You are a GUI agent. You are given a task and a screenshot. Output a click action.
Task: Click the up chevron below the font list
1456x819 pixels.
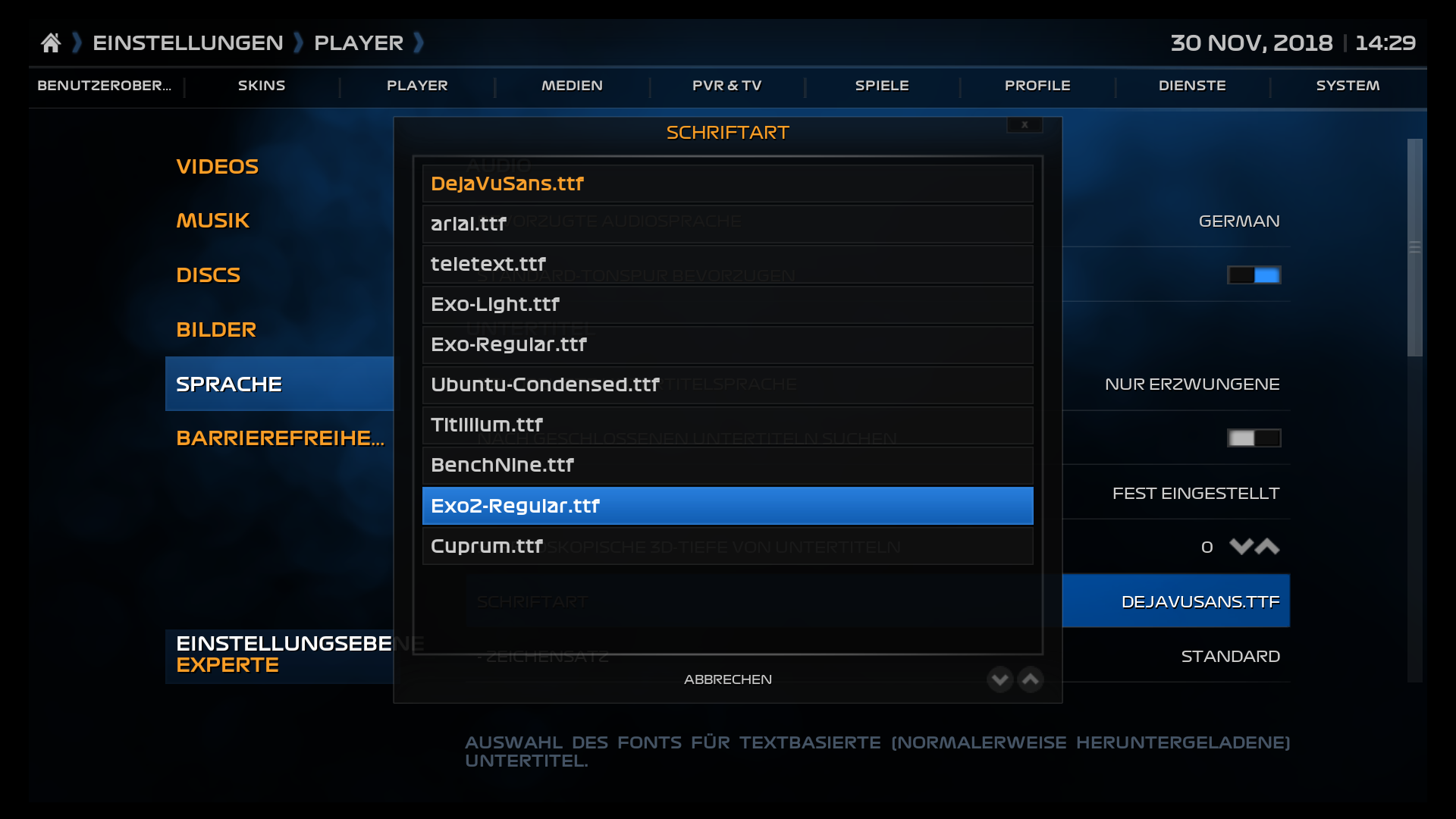(x=1030, y=679)
